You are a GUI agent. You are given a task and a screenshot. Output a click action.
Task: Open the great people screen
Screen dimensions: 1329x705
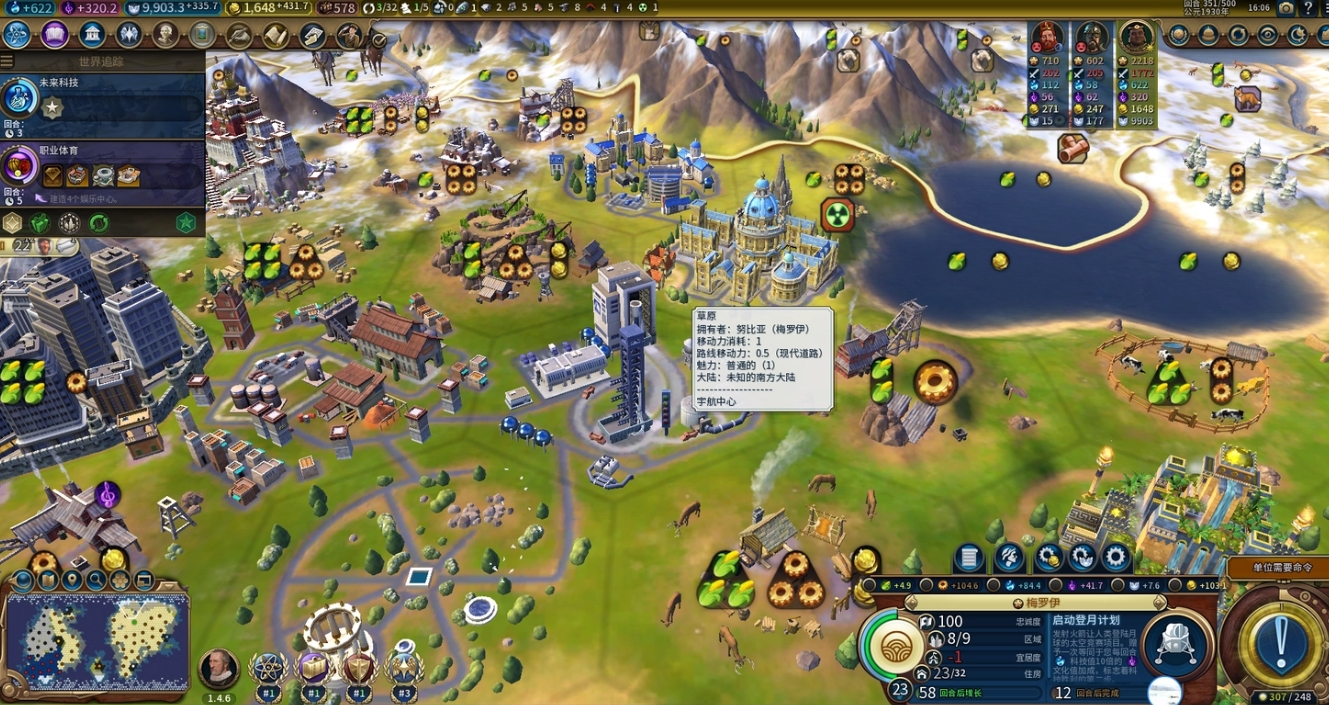pos(166,35)
